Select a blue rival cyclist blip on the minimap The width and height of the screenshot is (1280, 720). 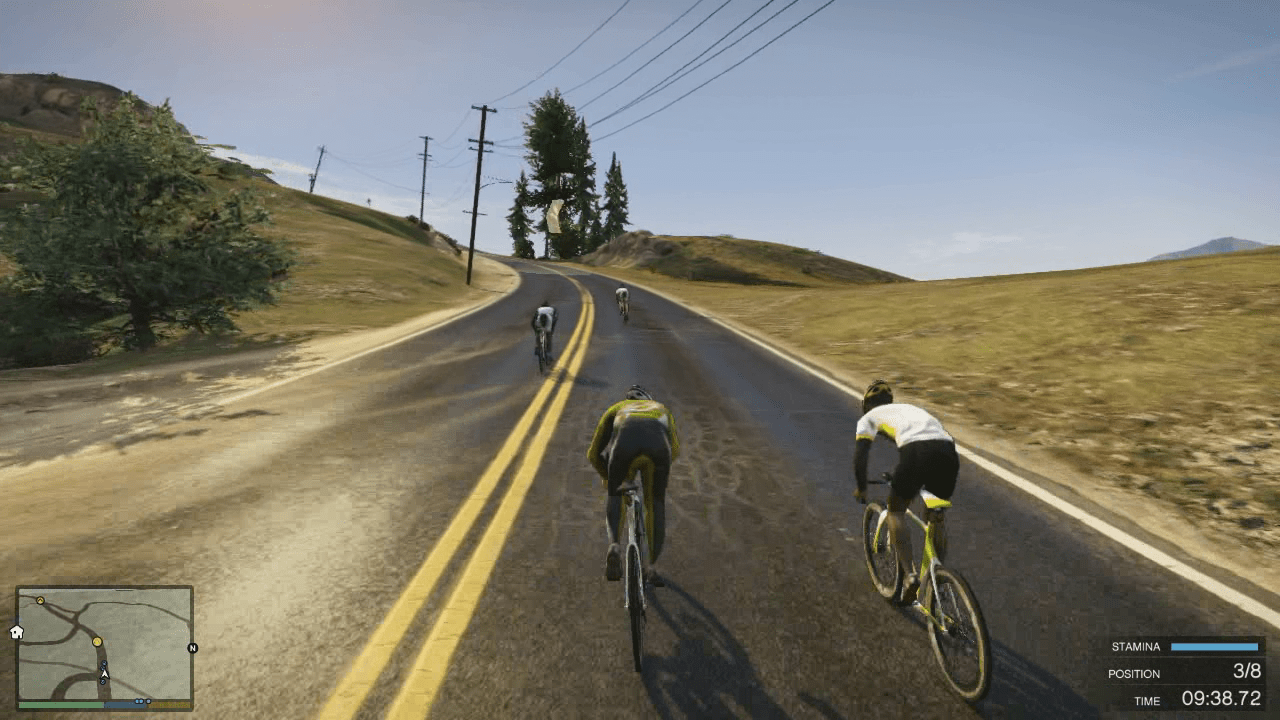click(x=104, y=663)
